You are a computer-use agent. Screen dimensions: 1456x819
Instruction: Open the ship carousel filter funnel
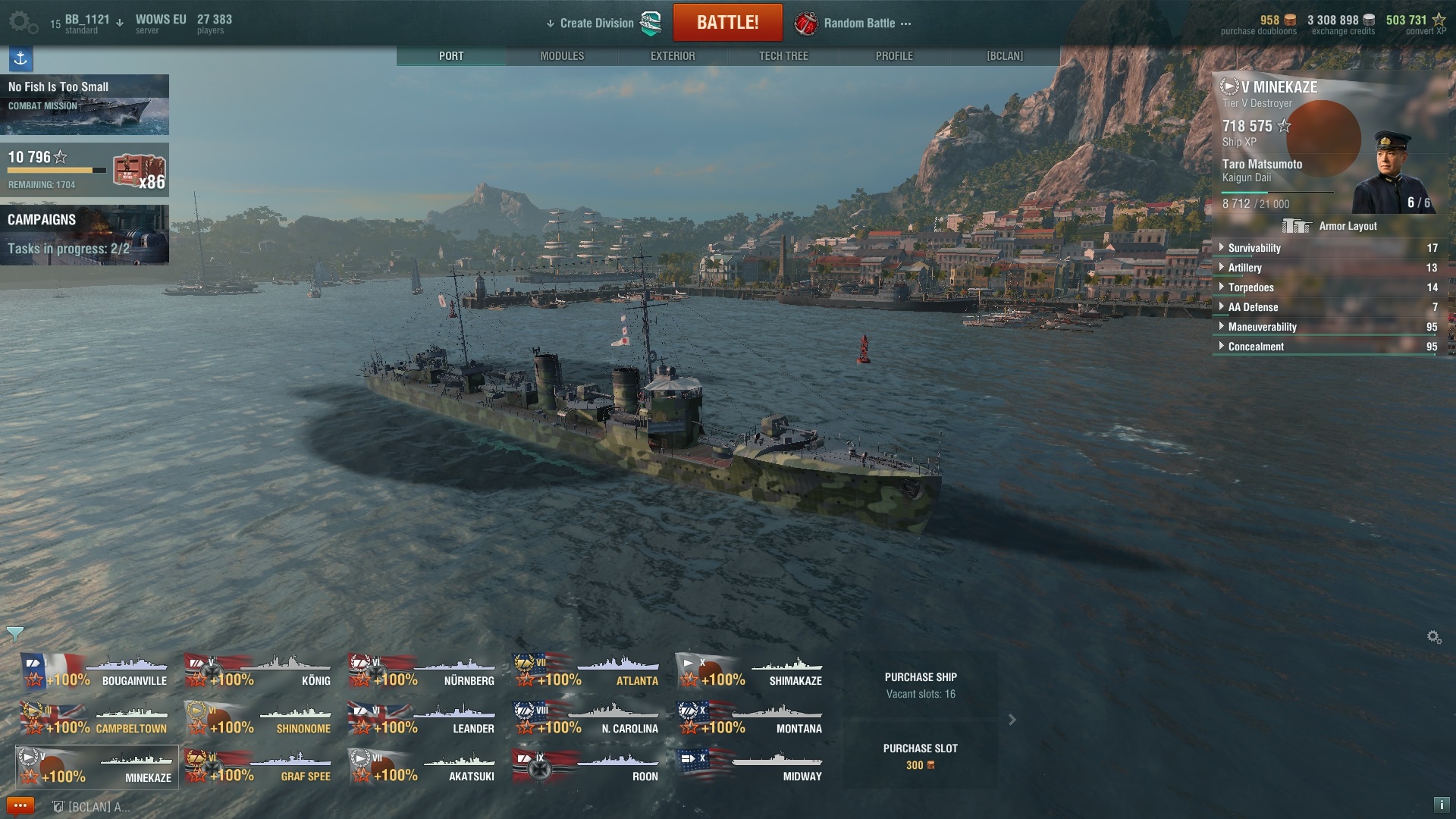[x=14, y=634]
